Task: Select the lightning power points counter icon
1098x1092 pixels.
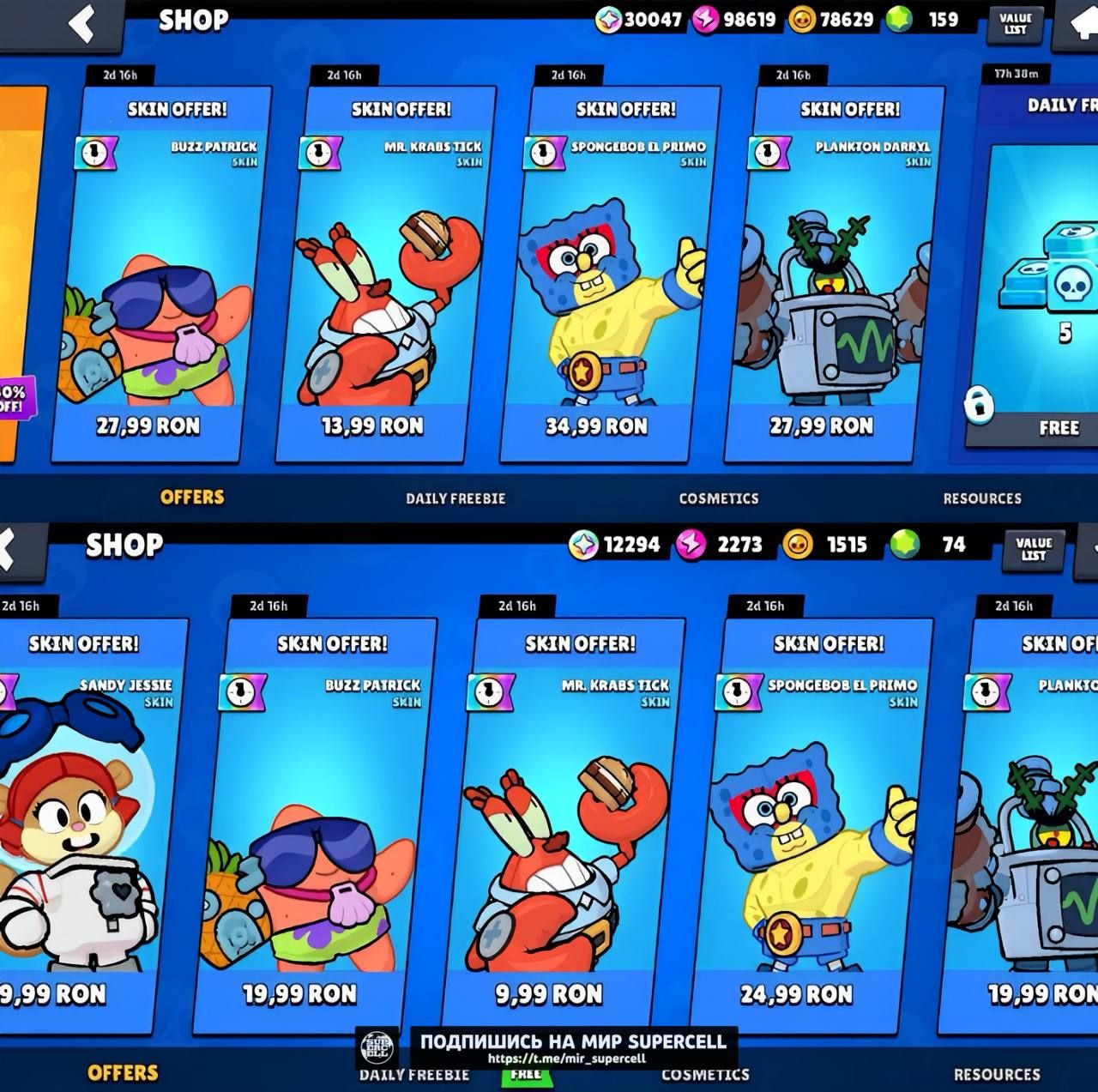Action: pyautogui.click(x=705, y=19)
